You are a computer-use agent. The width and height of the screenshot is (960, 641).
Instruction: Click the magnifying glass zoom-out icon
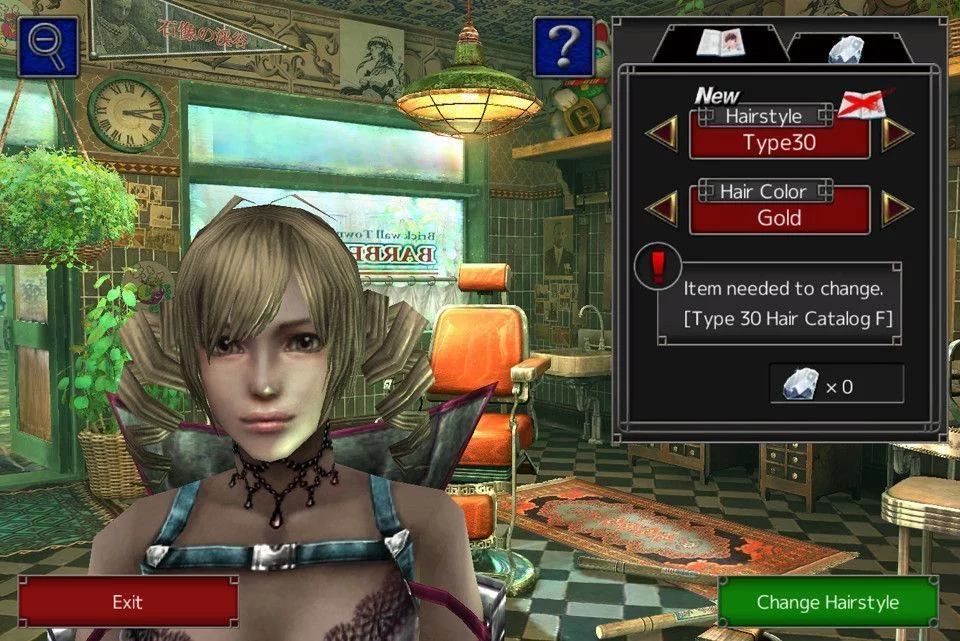pos(47,46)
